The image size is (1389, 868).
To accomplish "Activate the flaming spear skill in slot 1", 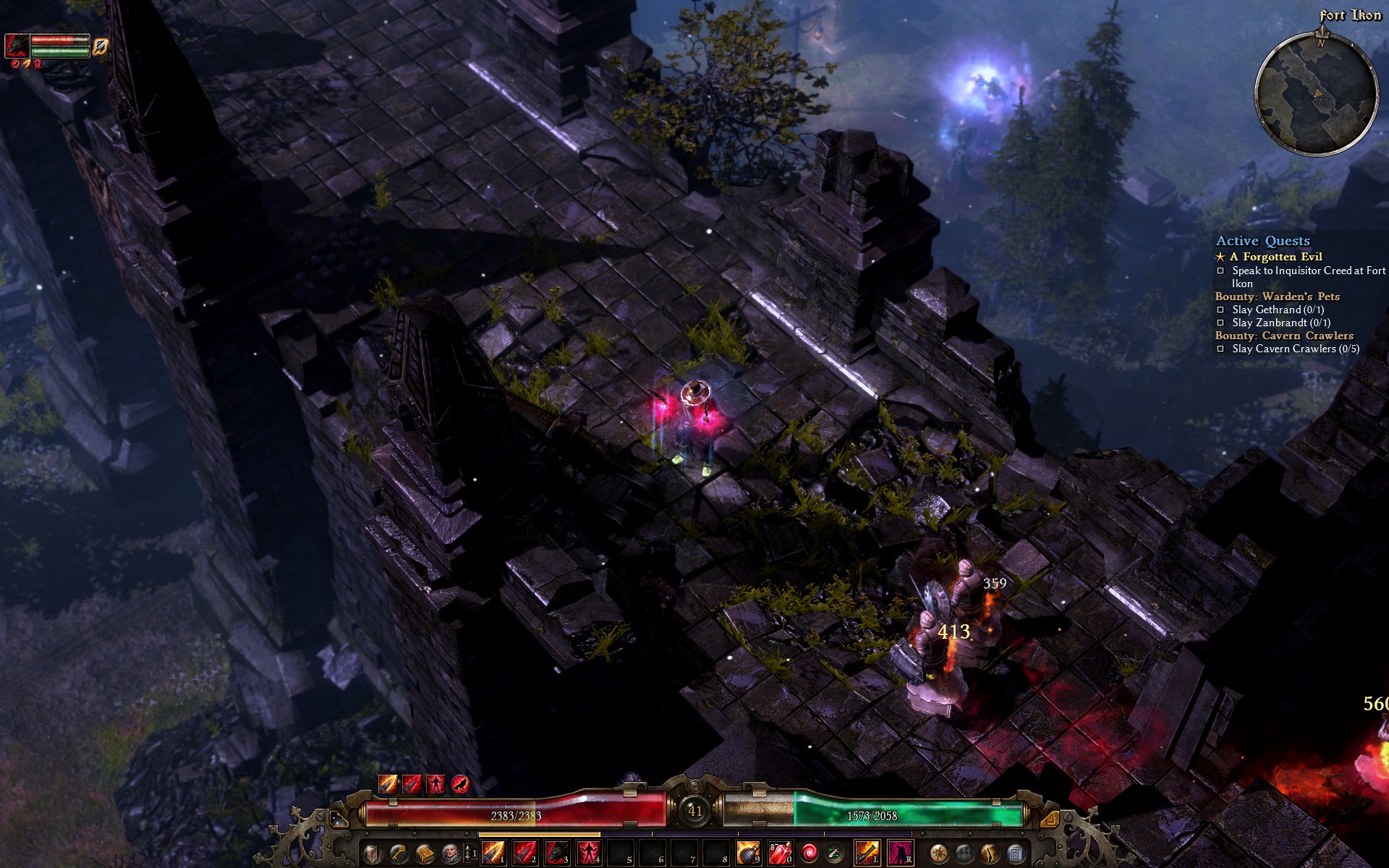I will click(493, 854).
